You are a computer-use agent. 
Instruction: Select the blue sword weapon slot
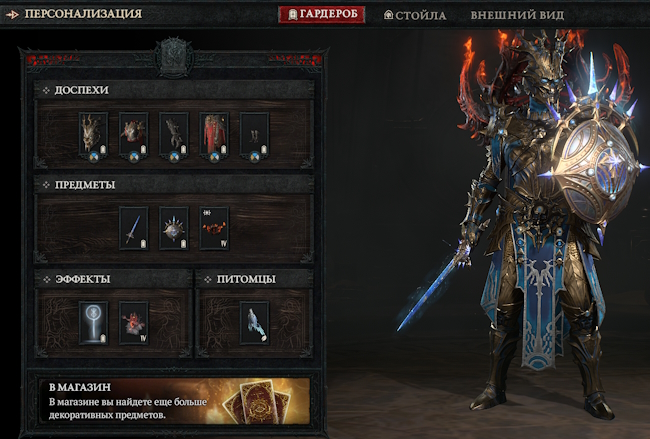point(134,229)
